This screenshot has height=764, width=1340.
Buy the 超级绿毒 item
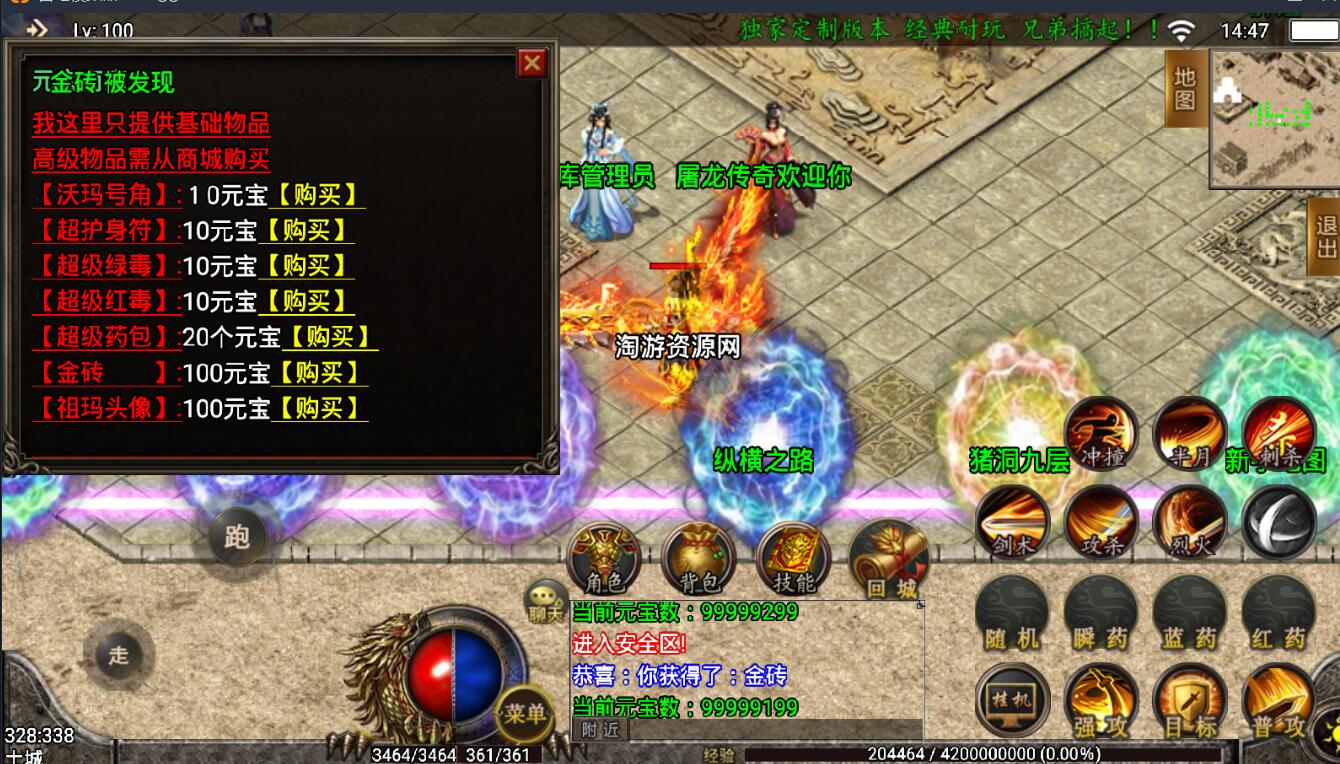click(x=306, y=266)
